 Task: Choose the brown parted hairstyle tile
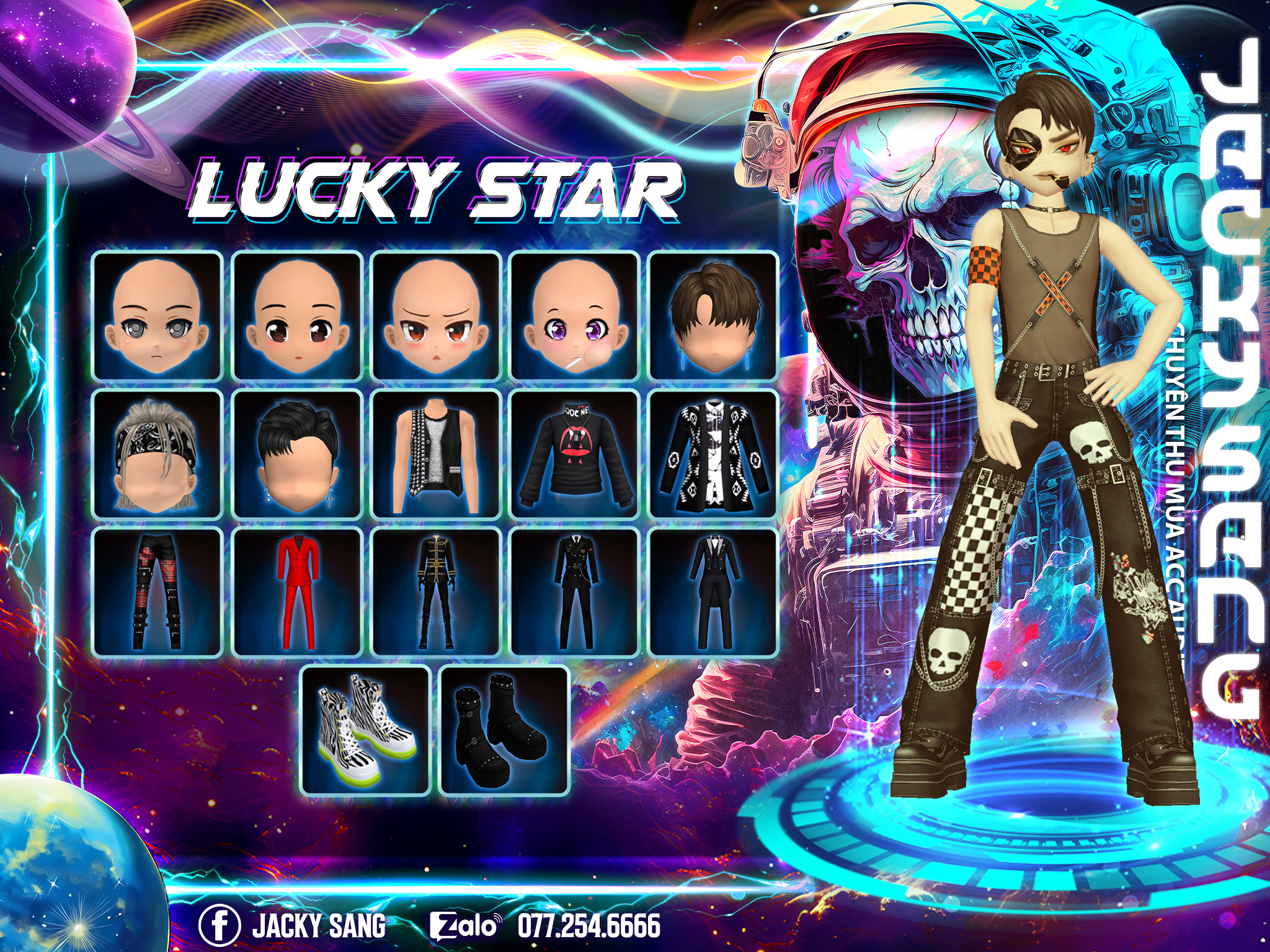click(713, 315)
